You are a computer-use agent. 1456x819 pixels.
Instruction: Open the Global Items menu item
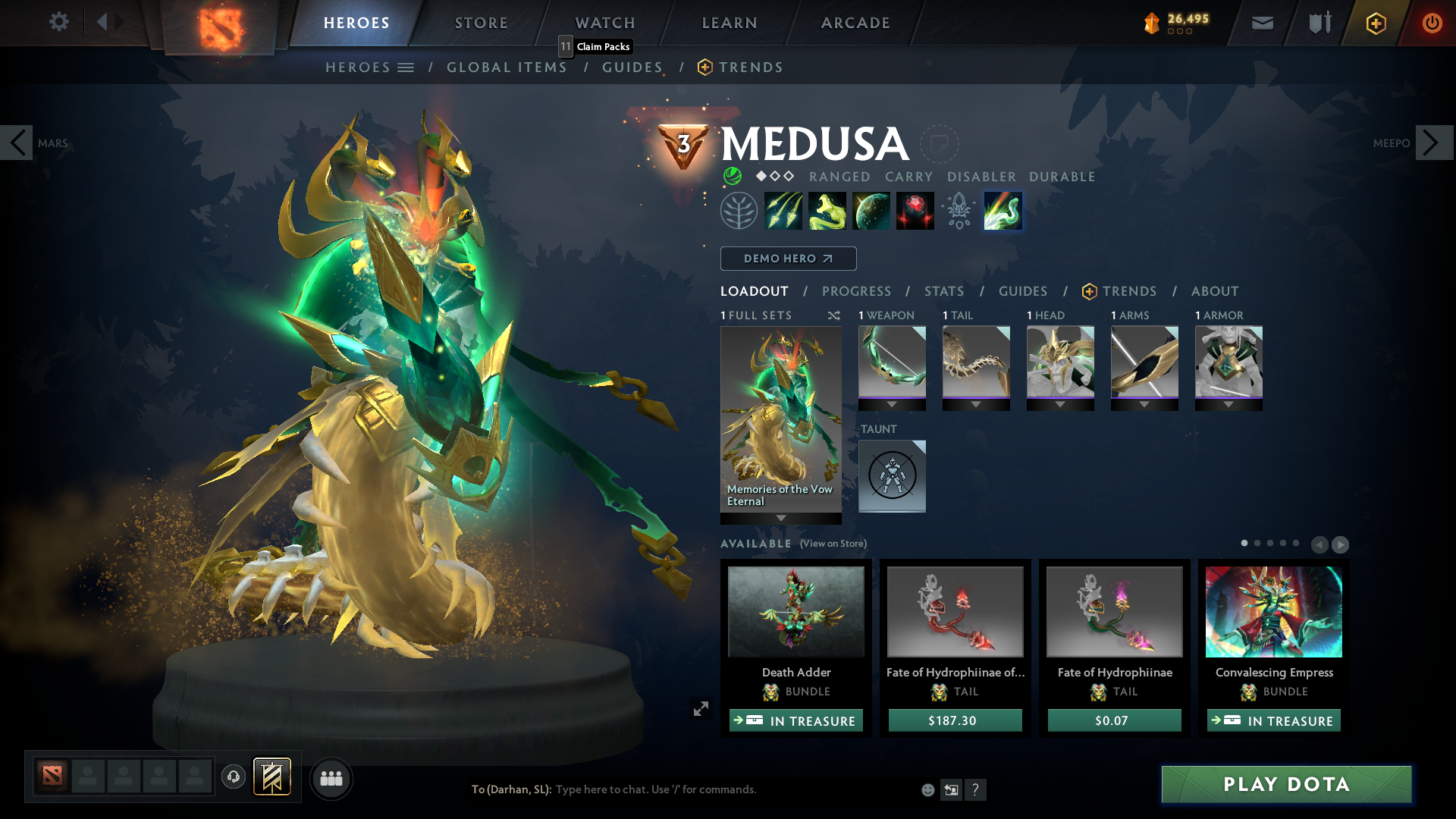(507, 67)
